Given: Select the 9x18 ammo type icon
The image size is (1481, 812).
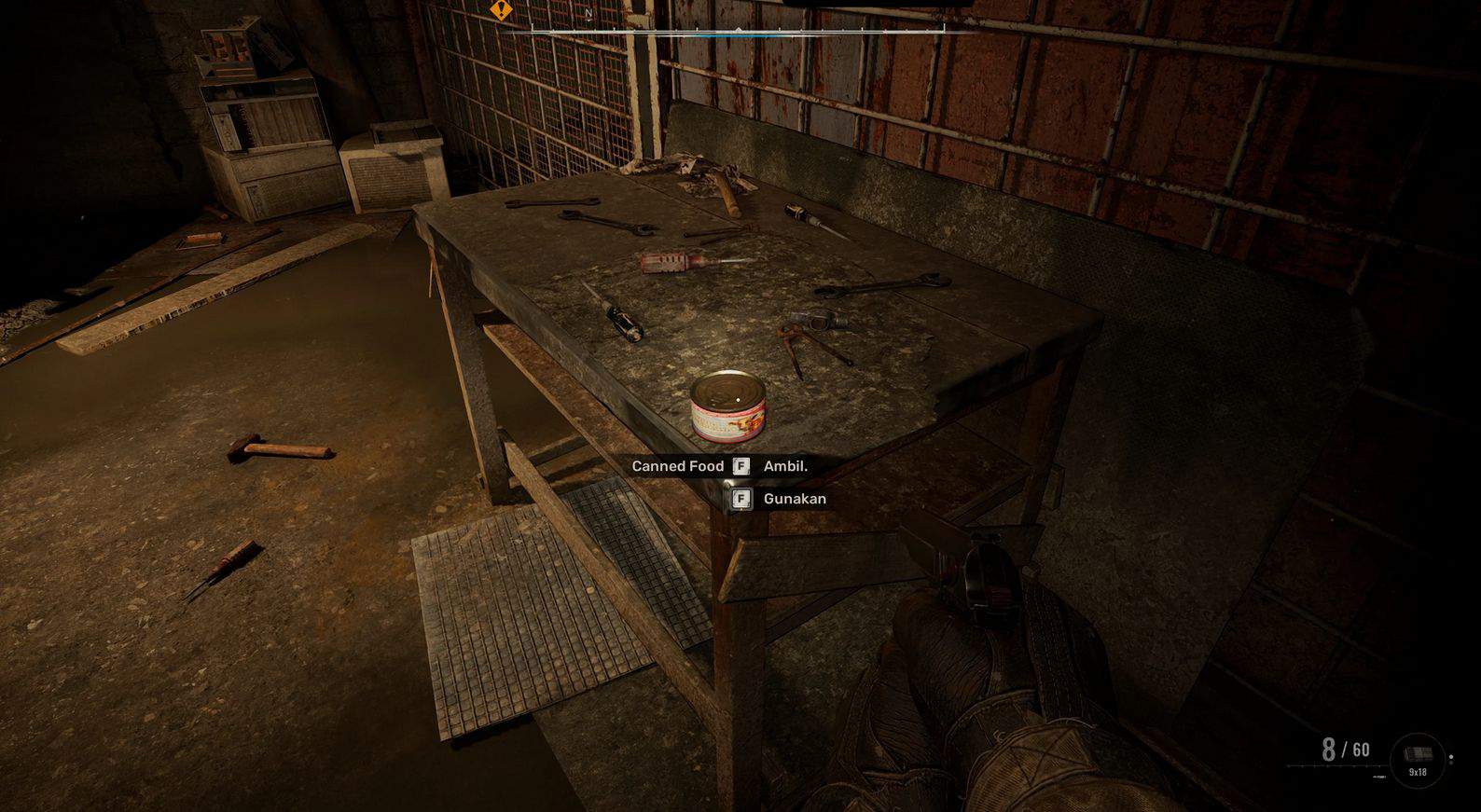Looking at the screenshot, I should (x=1418, y=759).
